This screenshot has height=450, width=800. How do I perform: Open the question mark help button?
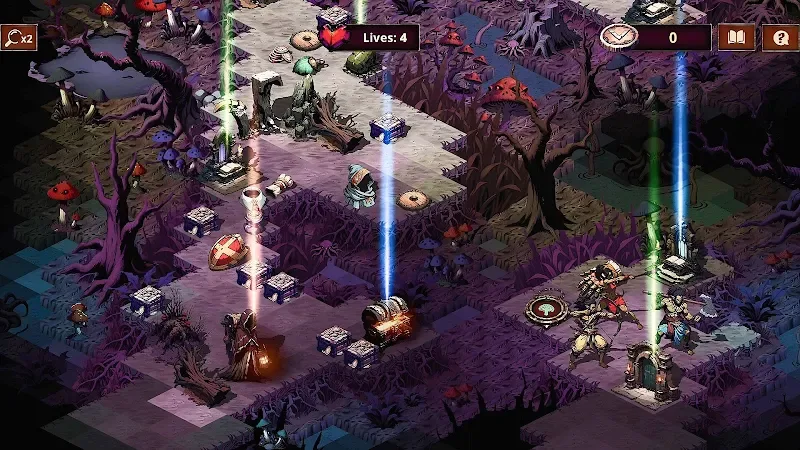pos(779,38)
